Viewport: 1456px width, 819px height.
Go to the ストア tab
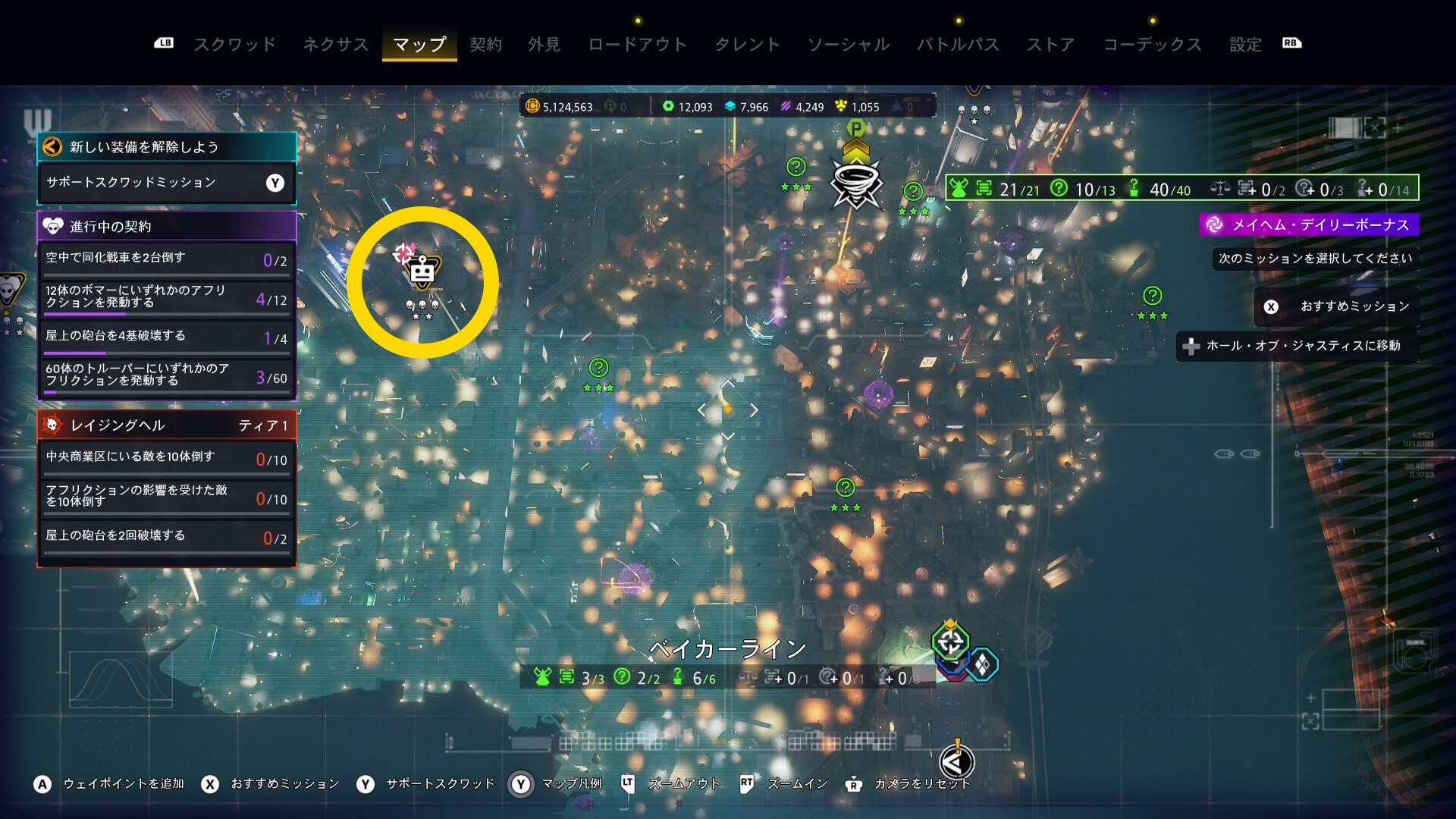tap(1050, 44)
